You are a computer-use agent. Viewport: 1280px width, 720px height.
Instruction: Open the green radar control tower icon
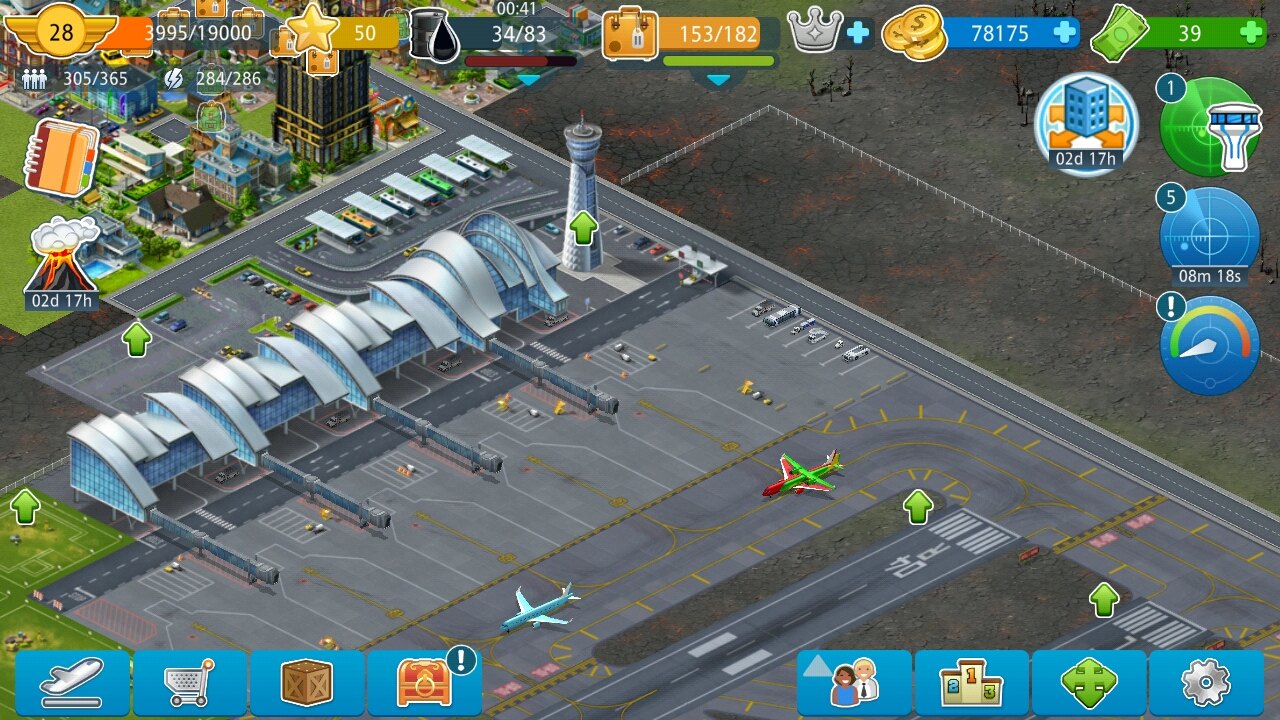[1210, 127]
